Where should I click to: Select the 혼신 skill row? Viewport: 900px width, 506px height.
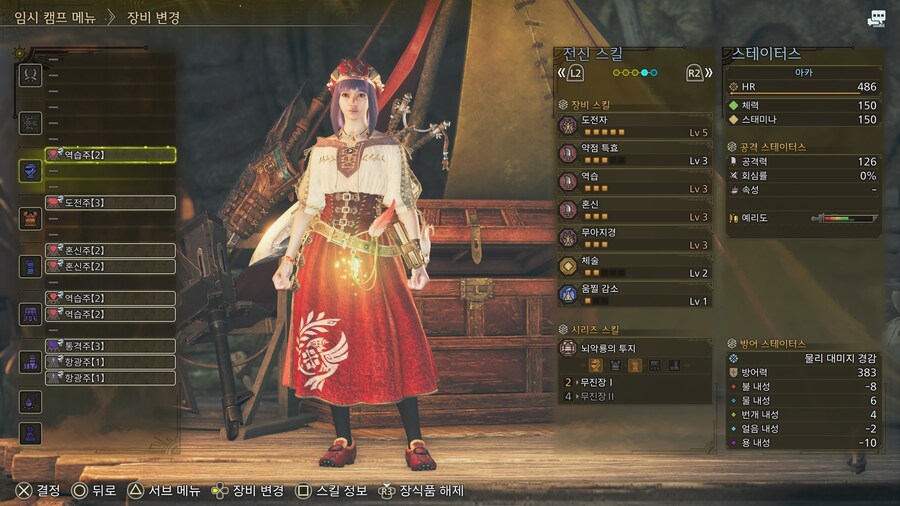(634, 210)
